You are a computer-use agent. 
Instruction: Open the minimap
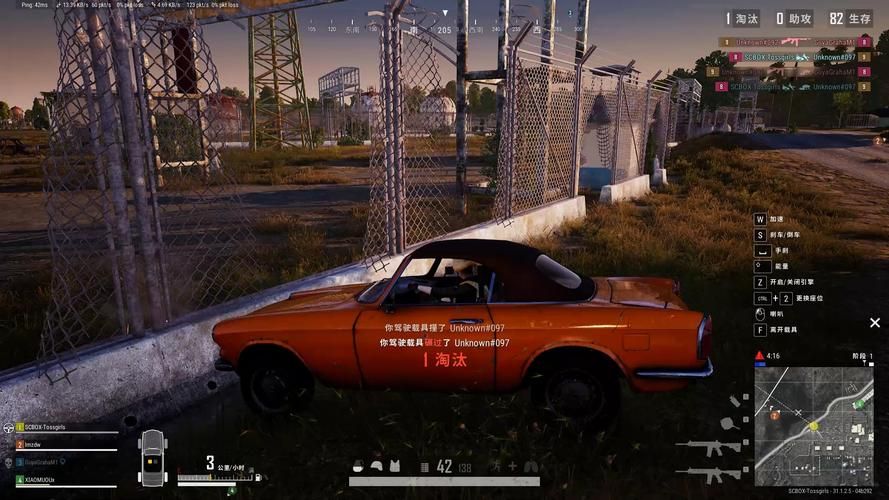point(813,425)
